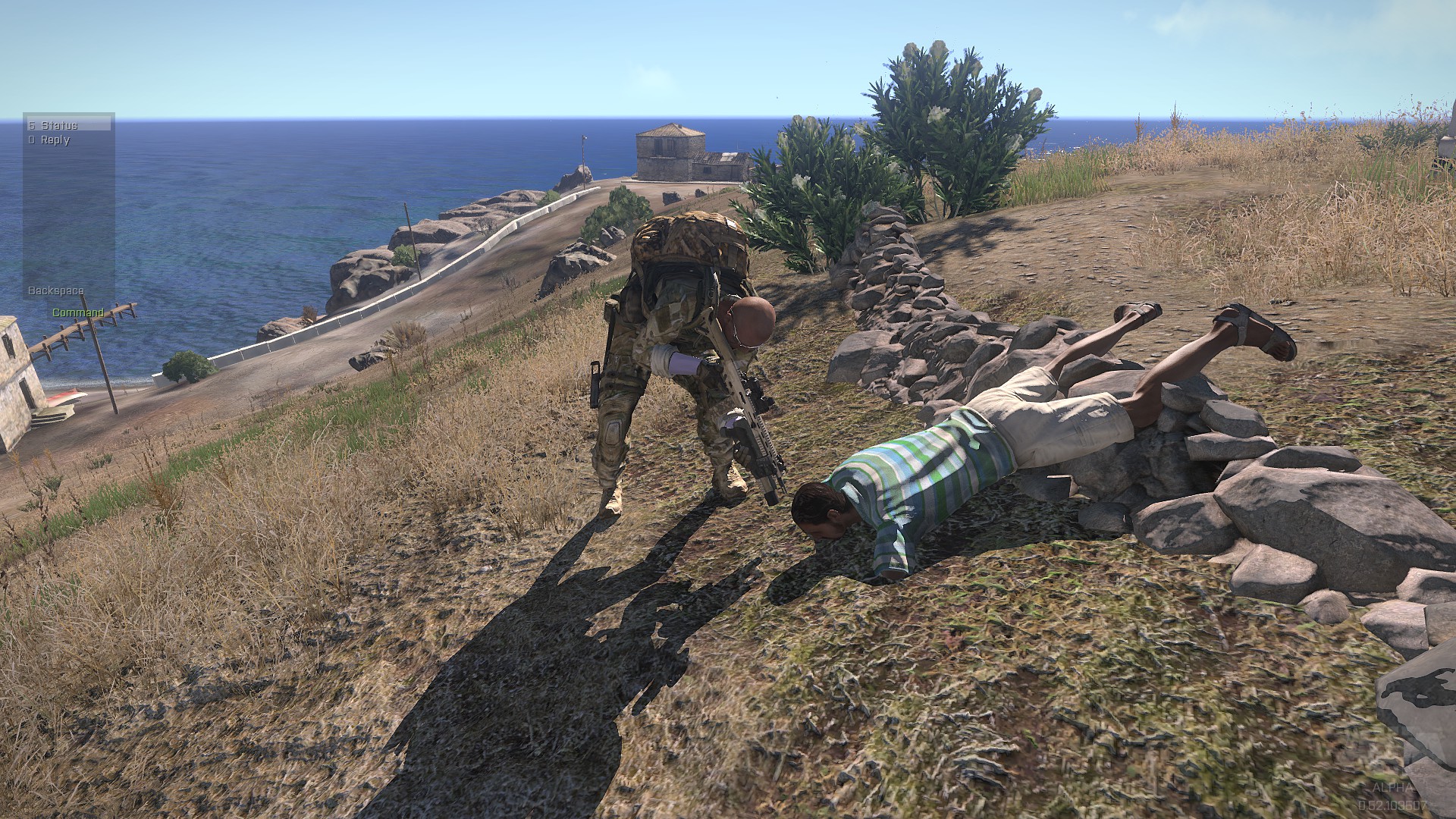Choose the Reply command menu entry
The height and width of the screenshot is (819, 1456).
coord(55,140)
